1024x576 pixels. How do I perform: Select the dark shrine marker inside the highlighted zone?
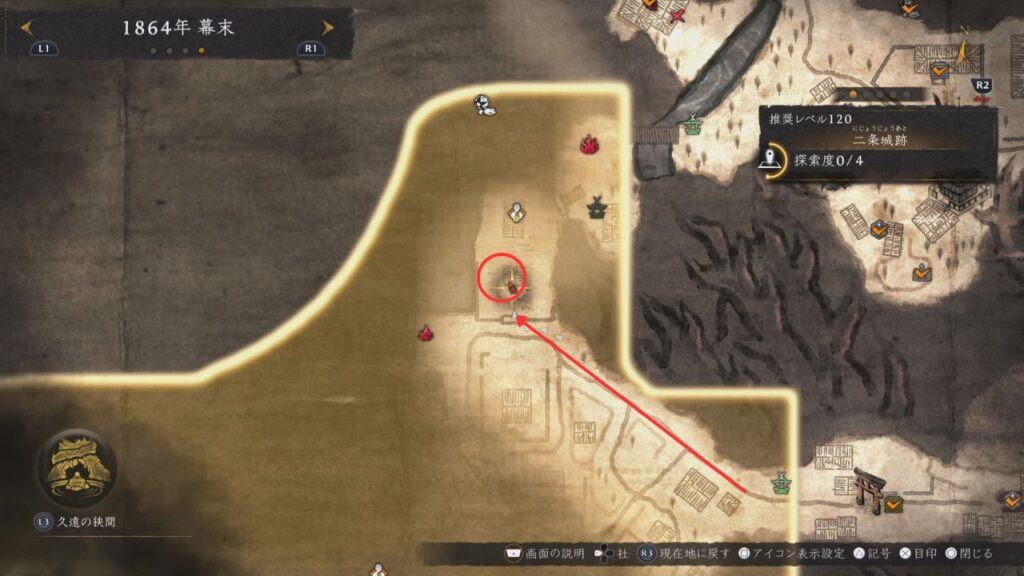598,208
